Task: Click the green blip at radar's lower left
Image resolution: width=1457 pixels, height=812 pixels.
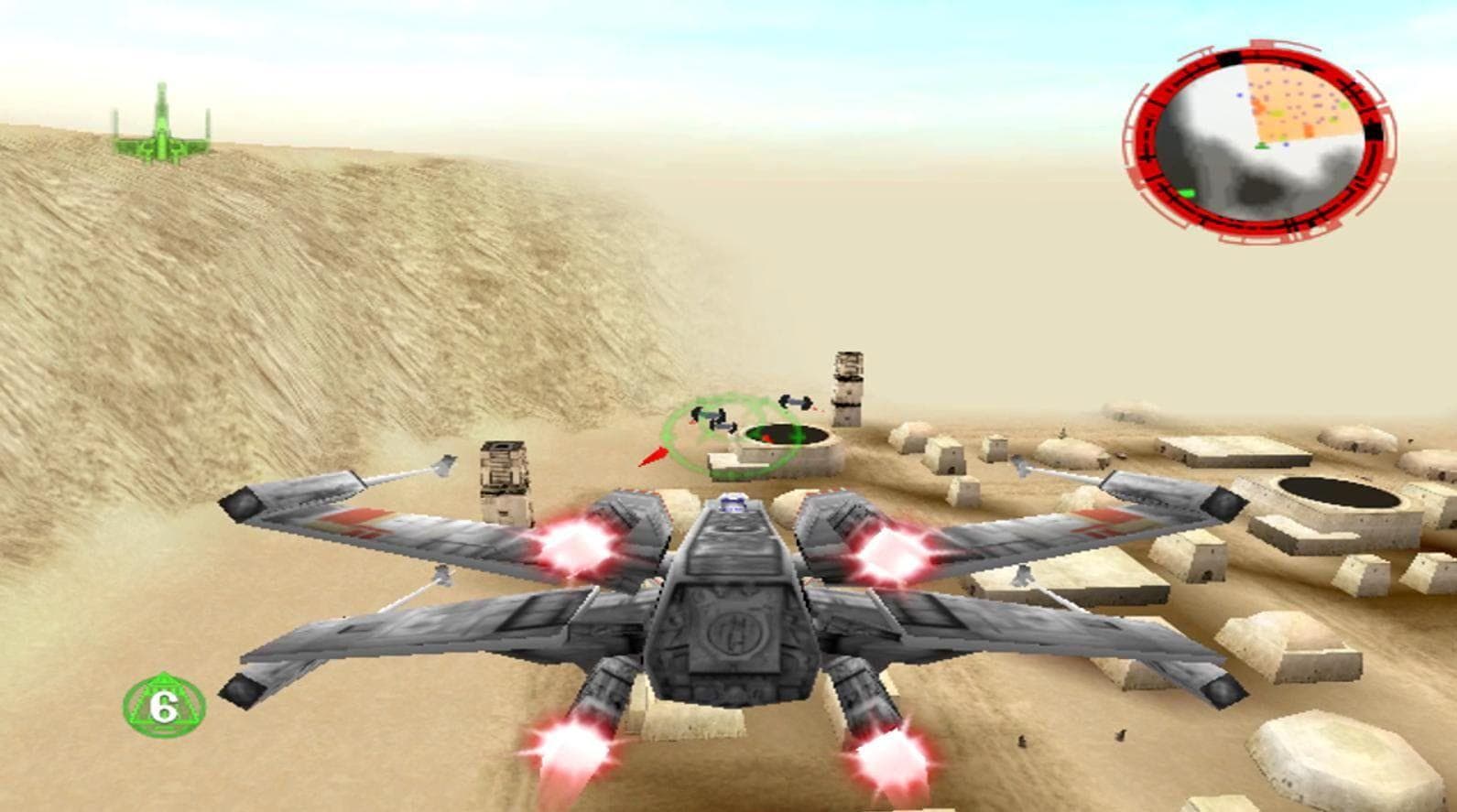Action: point(1187,192)
